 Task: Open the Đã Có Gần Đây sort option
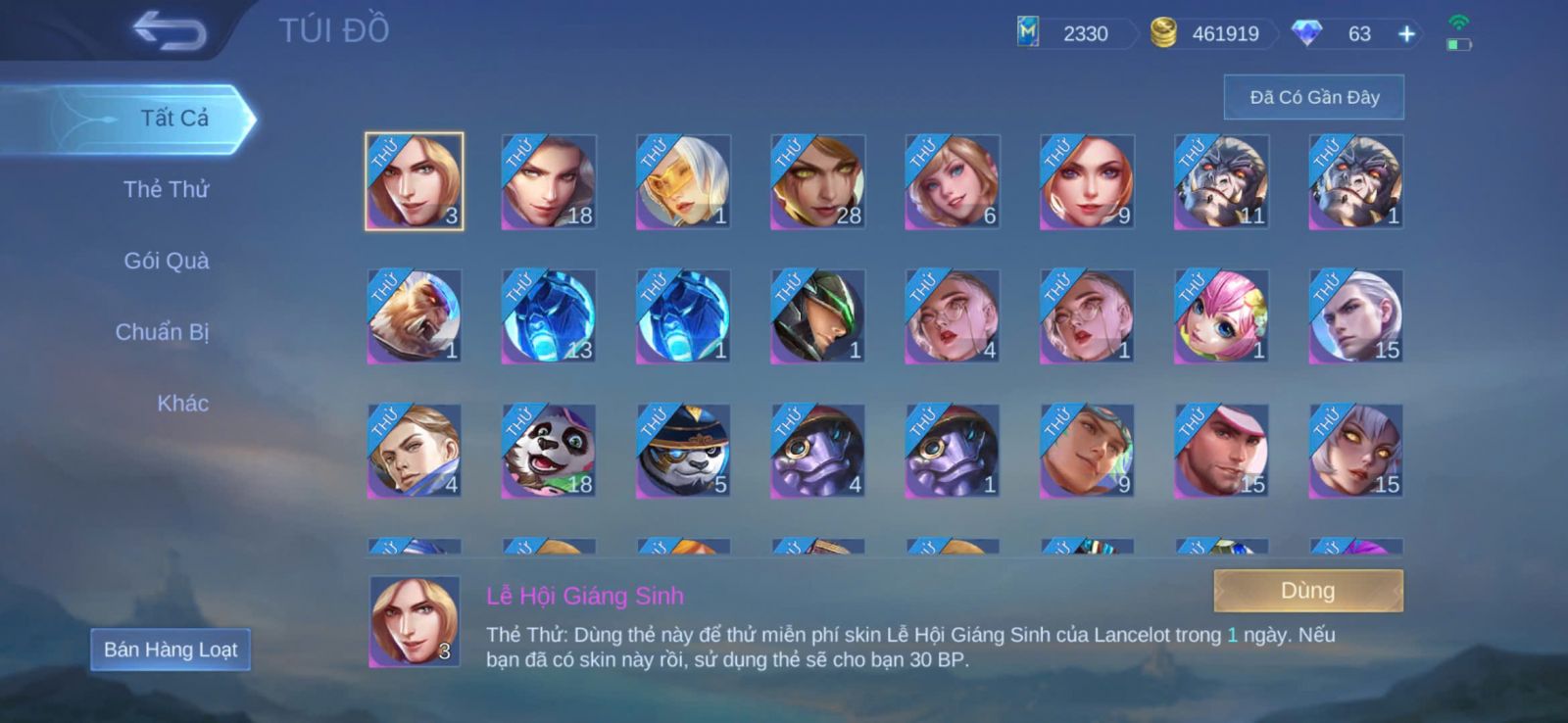click(1313, 97)
